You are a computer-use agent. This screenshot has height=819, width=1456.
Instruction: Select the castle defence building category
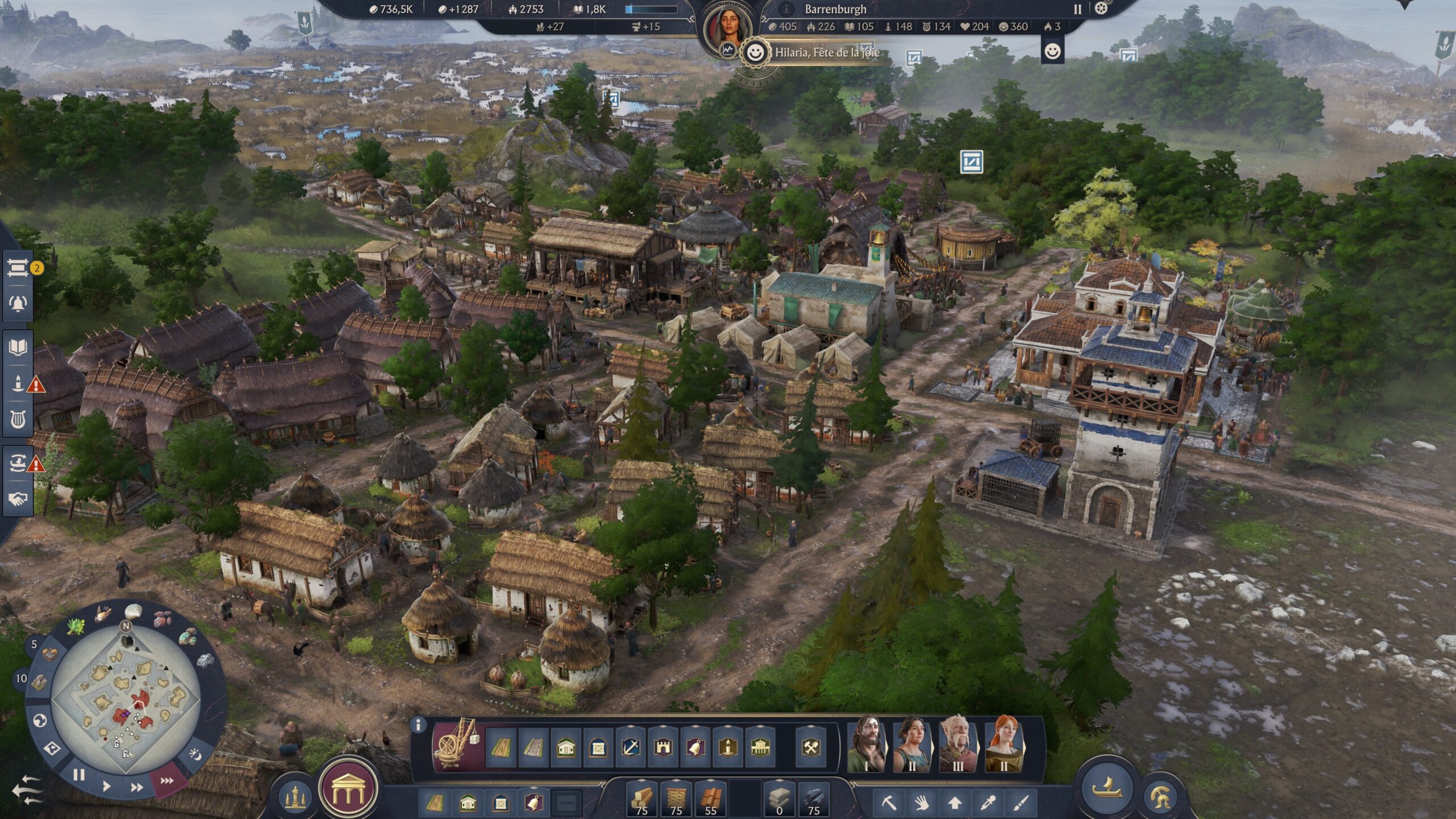[663, 747]
